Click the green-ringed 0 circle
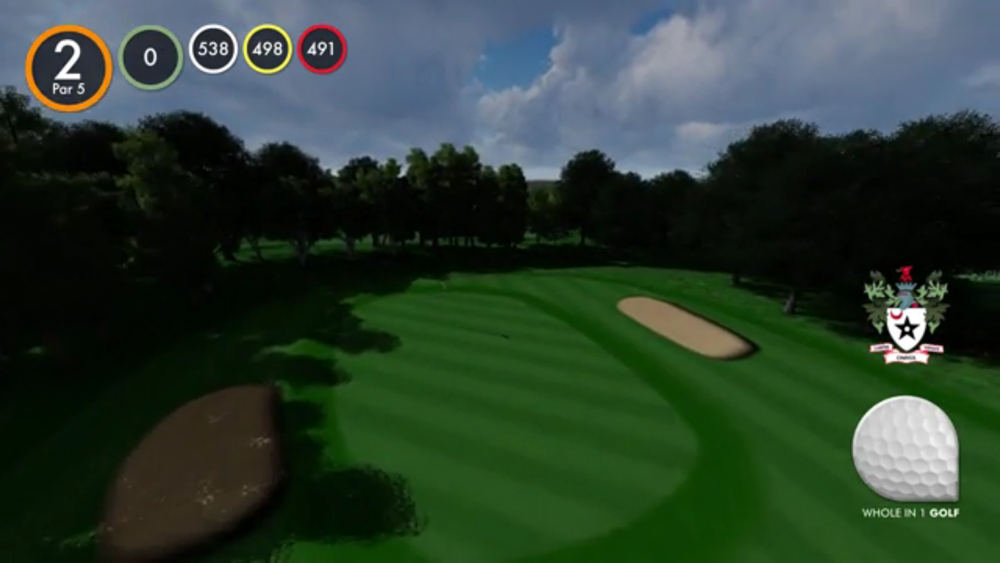Viewport: 1000px width, 563px height. [x=150, y=58]
